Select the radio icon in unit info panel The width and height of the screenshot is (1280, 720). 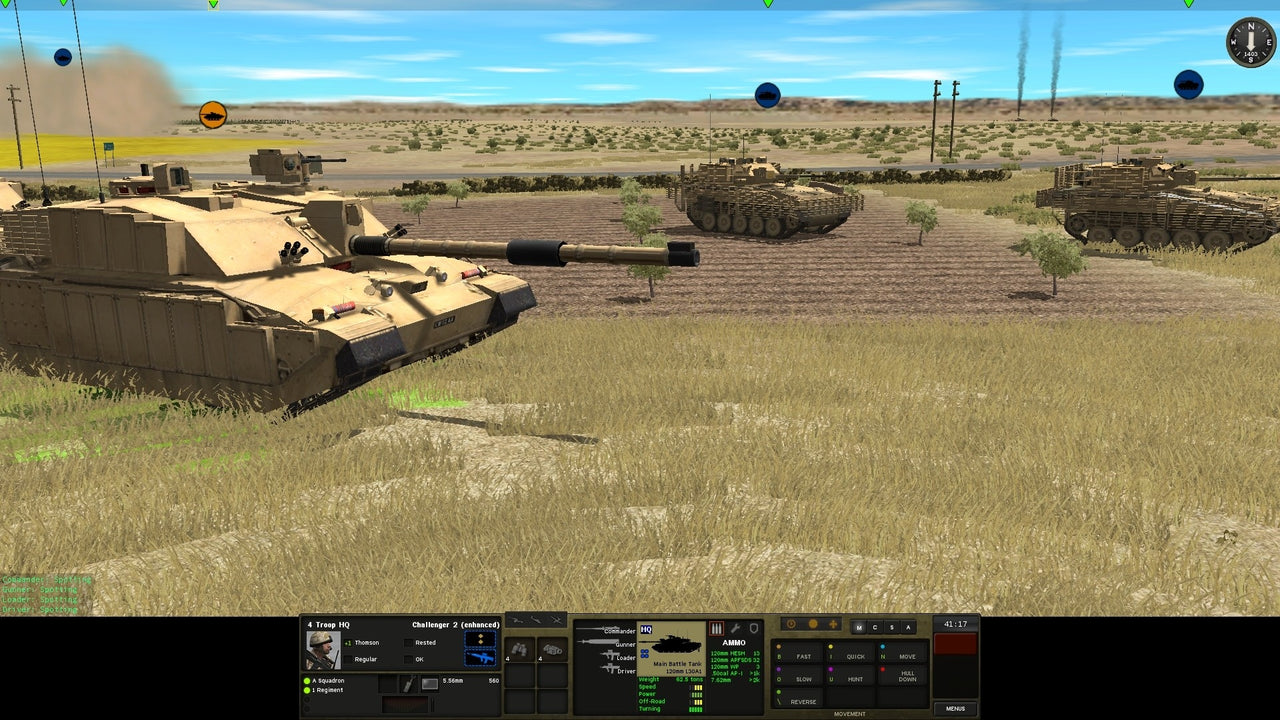[409, 684]
